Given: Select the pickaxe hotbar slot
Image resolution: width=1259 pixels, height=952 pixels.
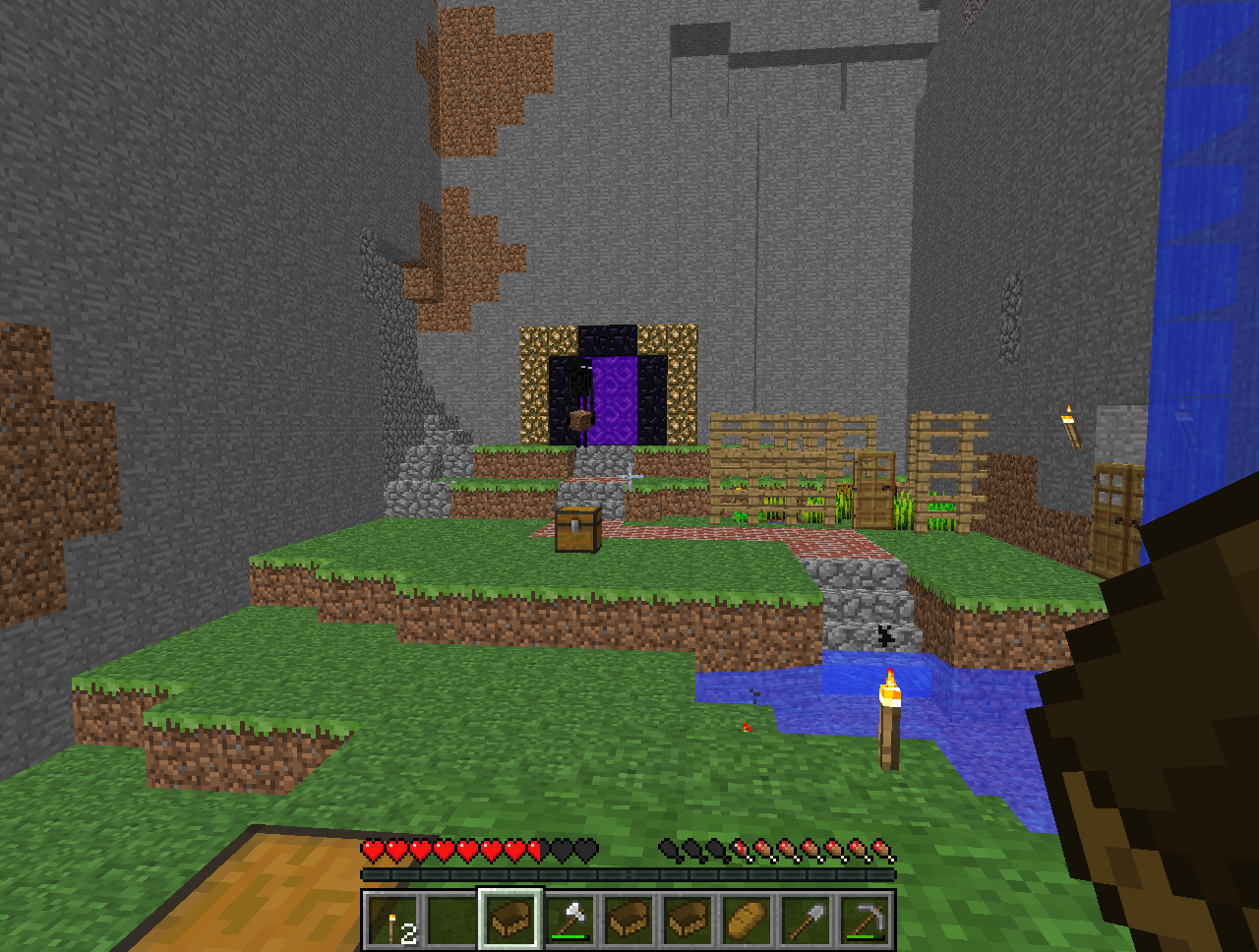Looking at the screenshot, I should click(865, 921).
